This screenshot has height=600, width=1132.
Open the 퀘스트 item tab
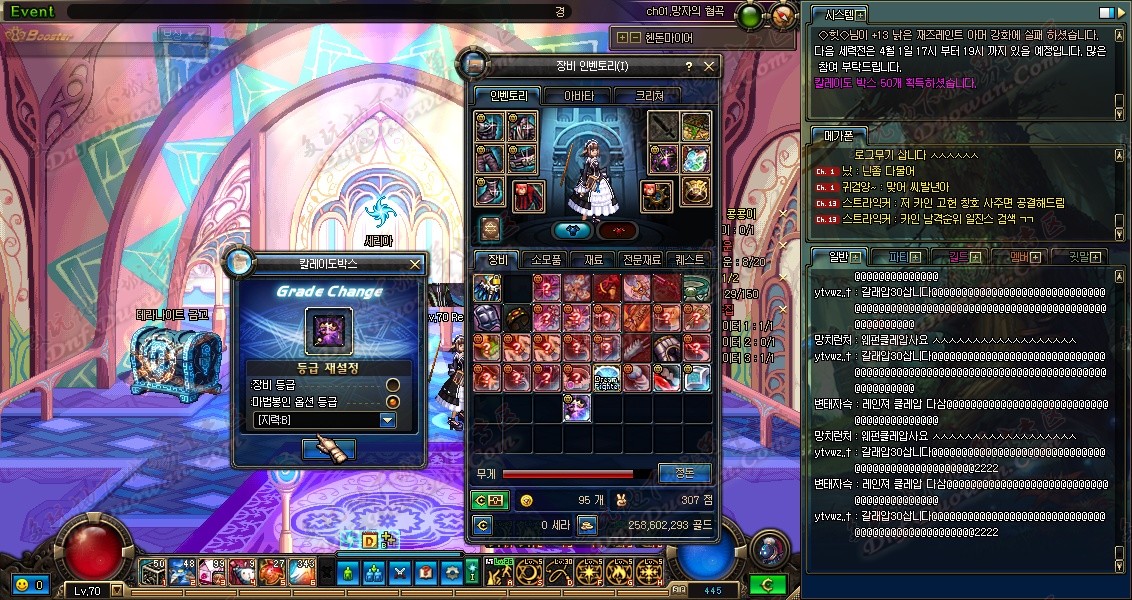click(690, 259)
